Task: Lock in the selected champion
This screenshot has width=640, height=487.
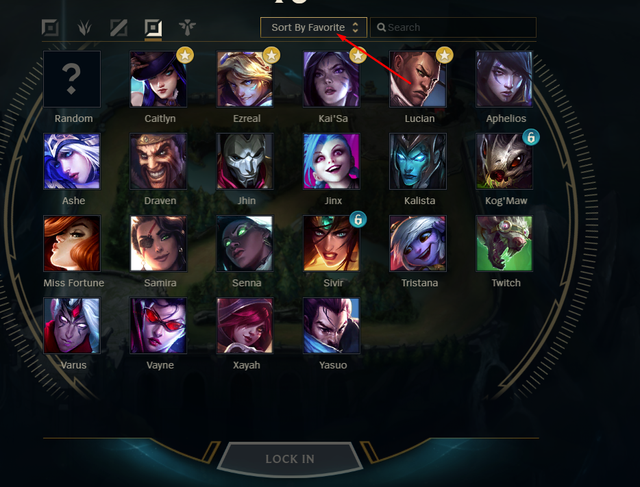Action: point(290,459)
